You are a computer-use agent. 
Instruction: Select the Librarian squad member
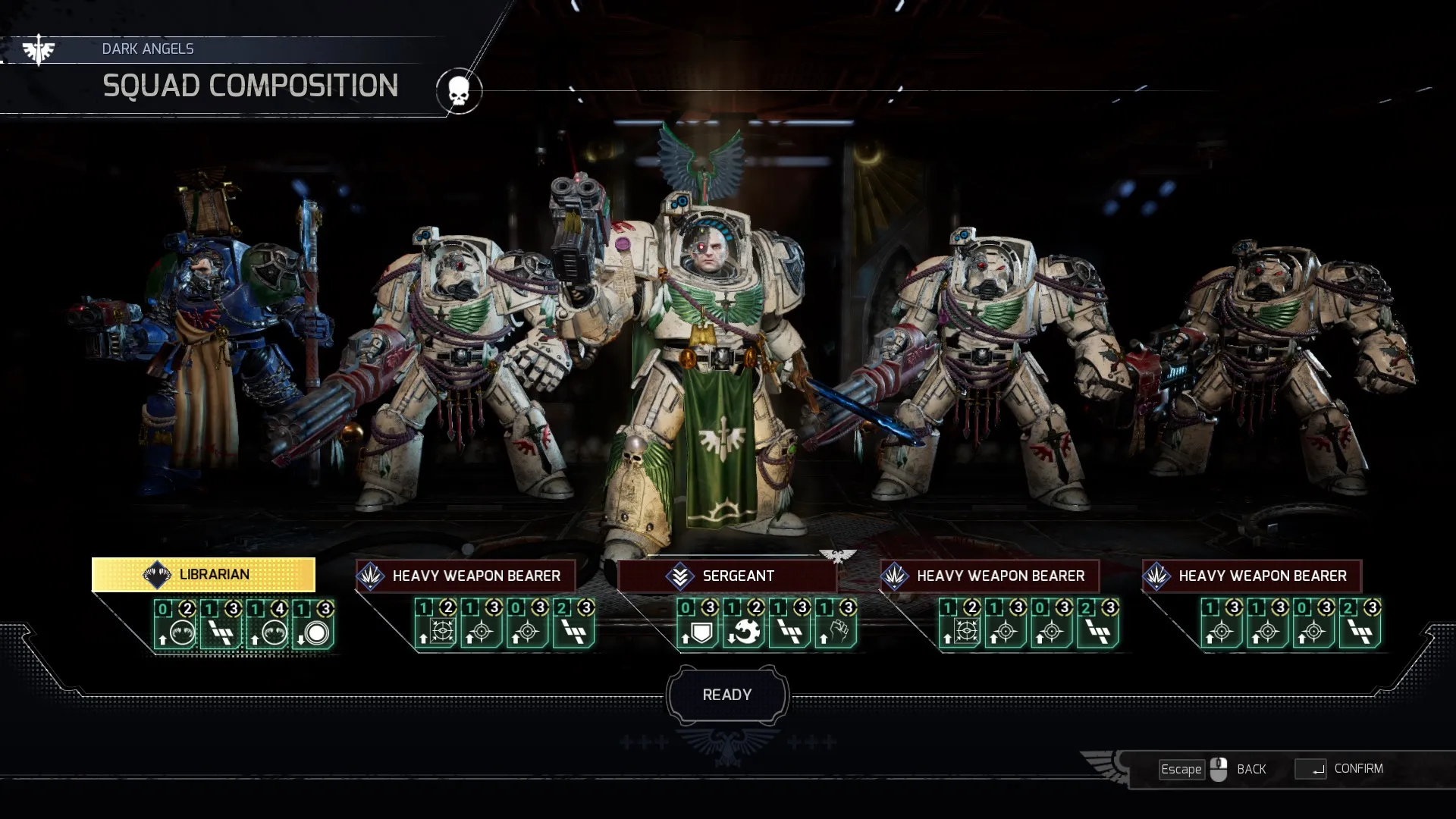pyautogui.click(x=203, y=575)
